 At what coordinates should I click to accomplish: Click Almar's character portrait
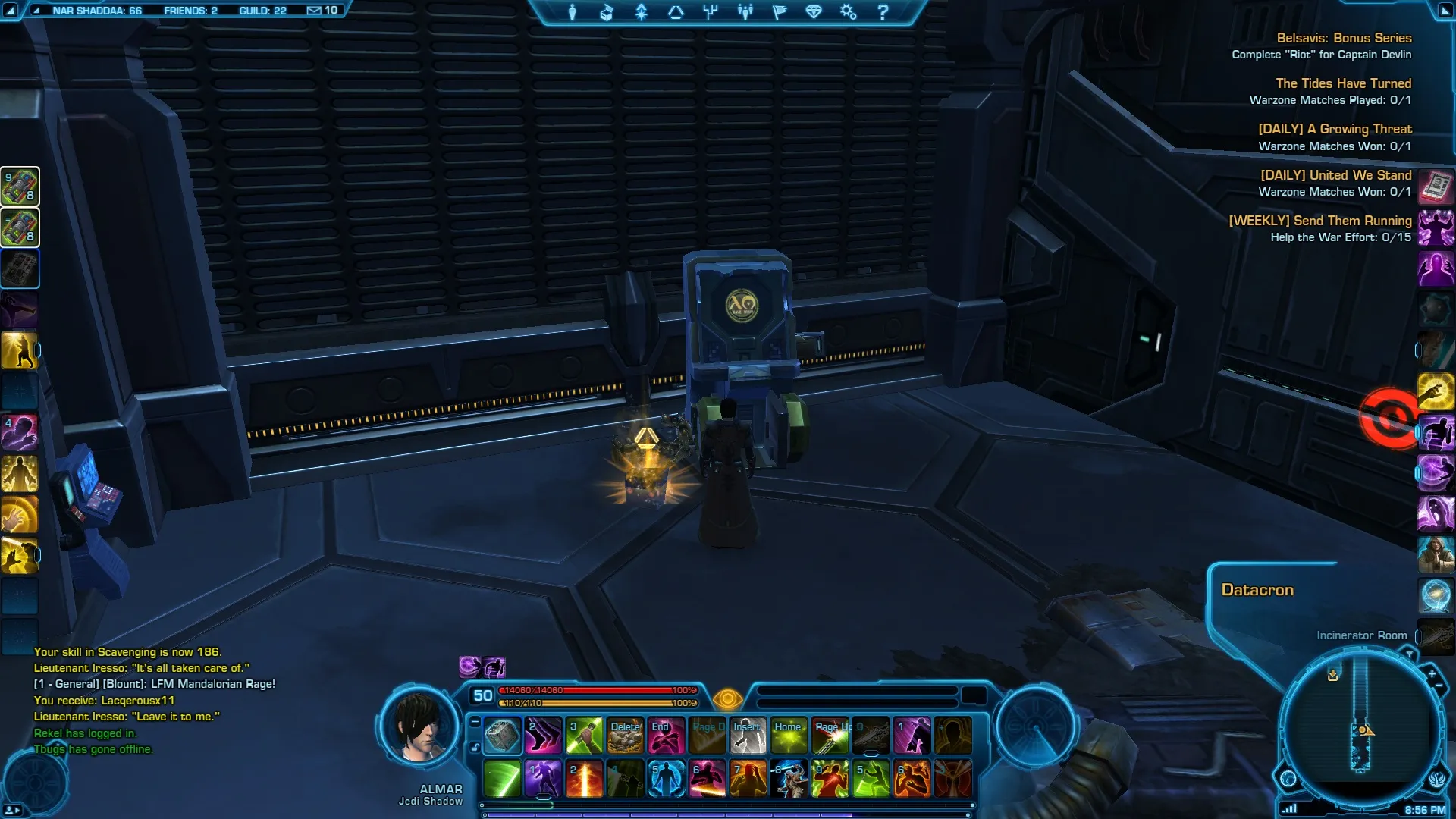pos(419,726)
